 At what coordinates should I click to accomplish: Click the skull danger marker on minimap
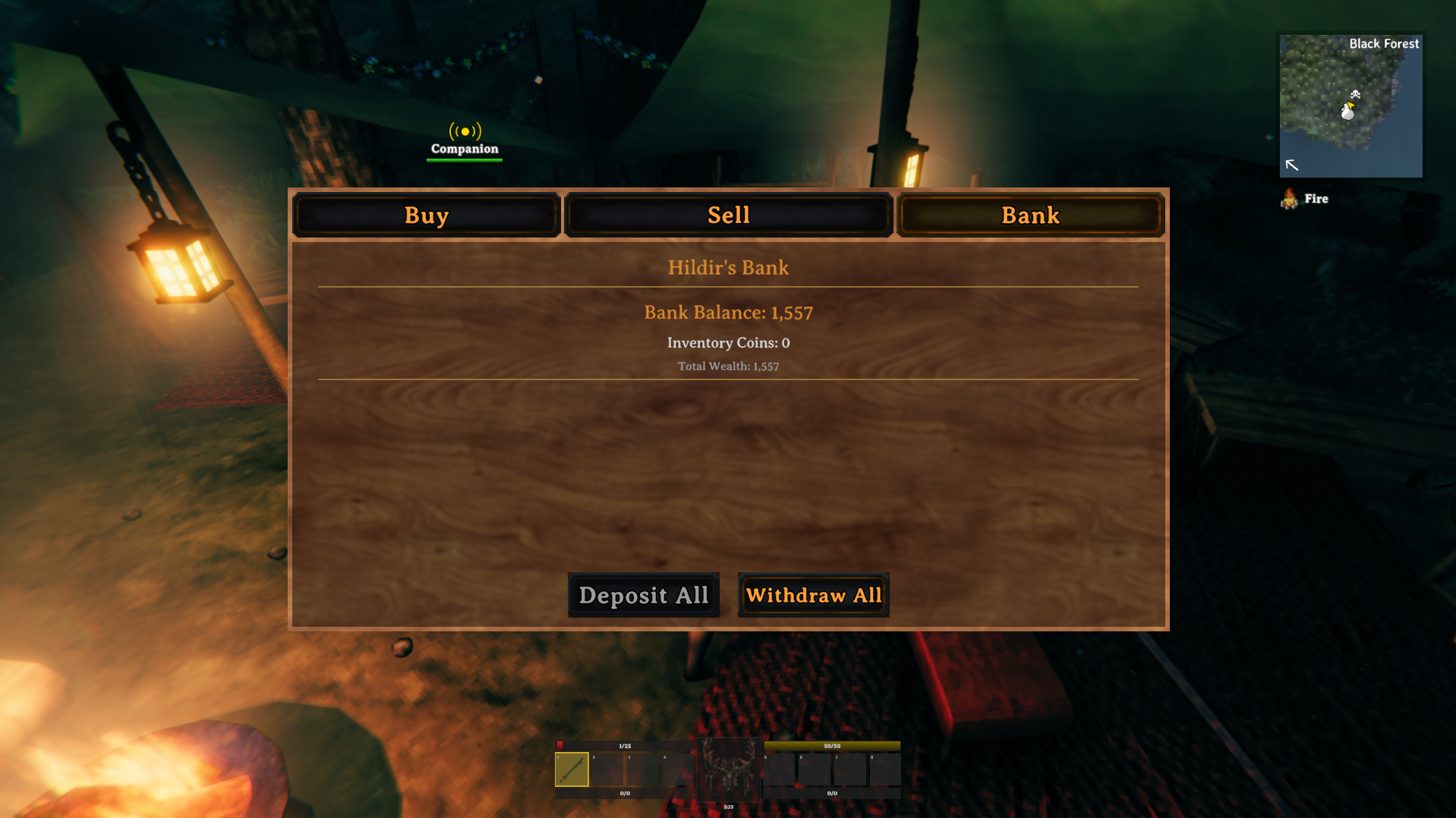point(1356,95)
